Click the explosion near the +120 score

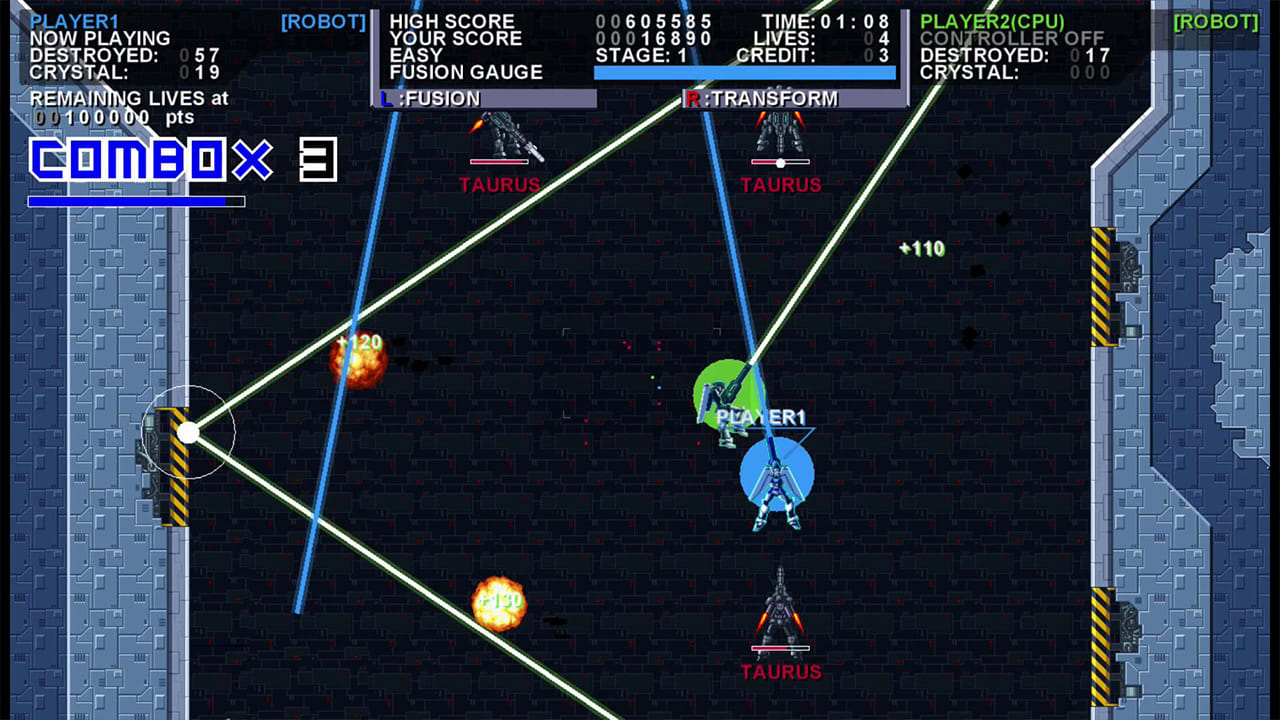click(358, 365)
